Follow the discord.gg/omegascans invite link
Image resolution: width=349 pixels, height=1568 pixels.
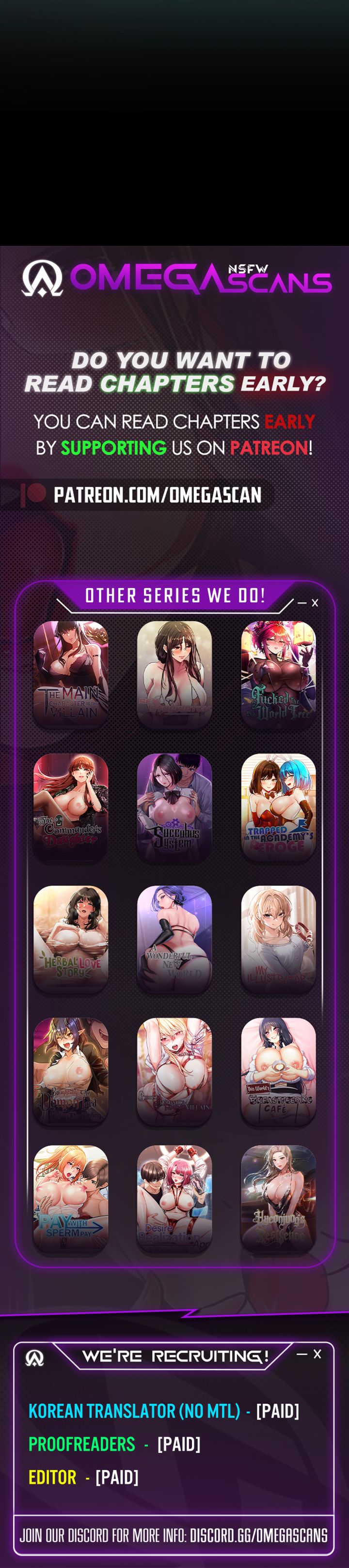click(x=258, y=1535)
